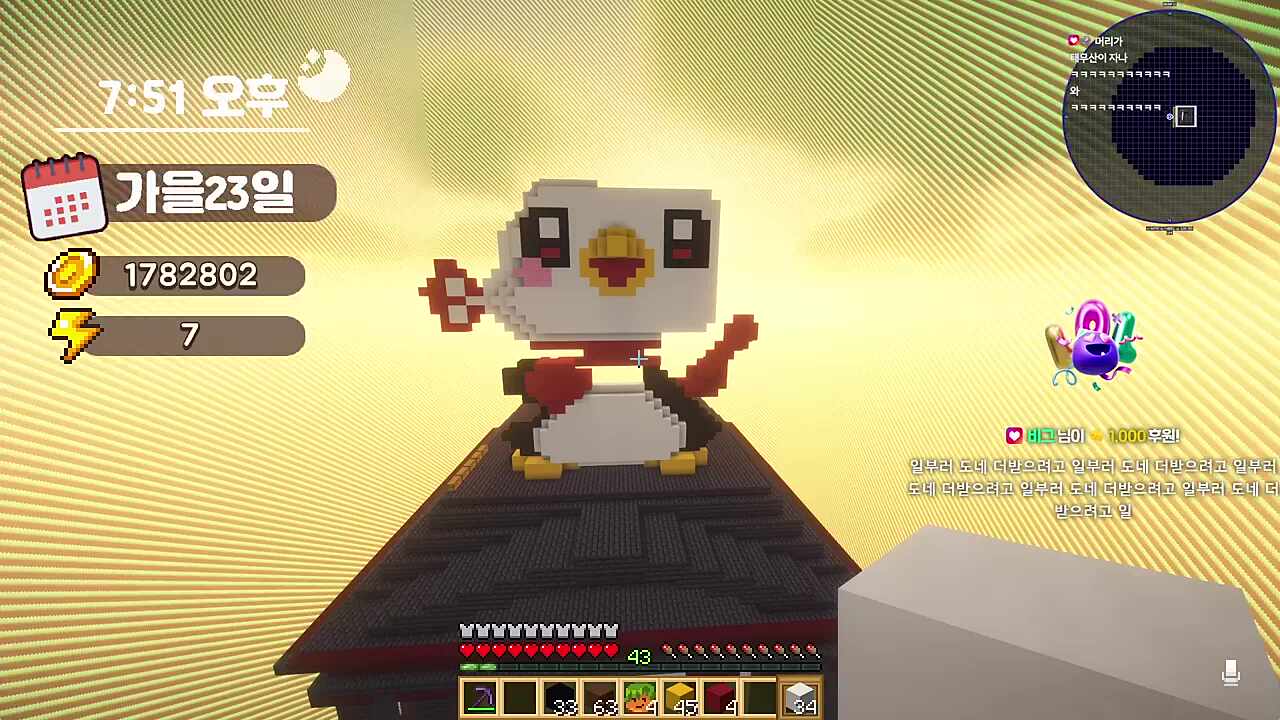This screenshot has height=720, width=1280.
Task: Select the black block stack of 33
Action: (560, 697)
